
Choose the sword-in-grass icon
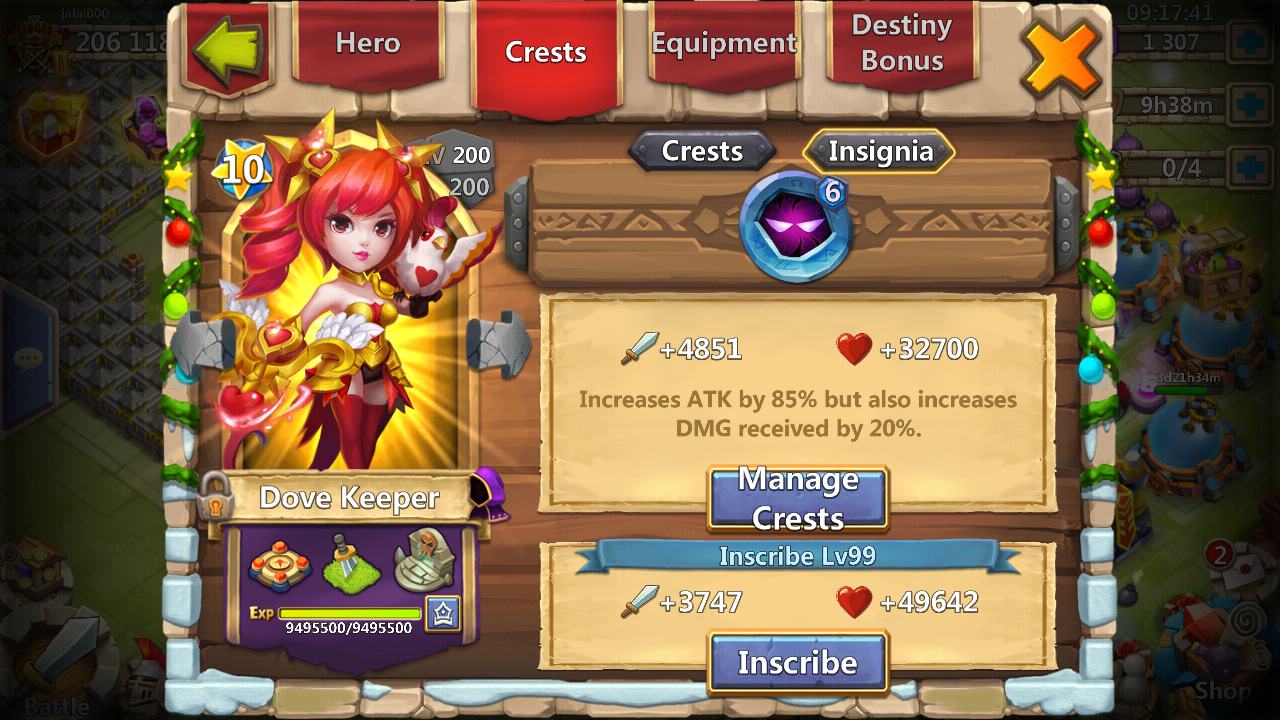(351, 563)
